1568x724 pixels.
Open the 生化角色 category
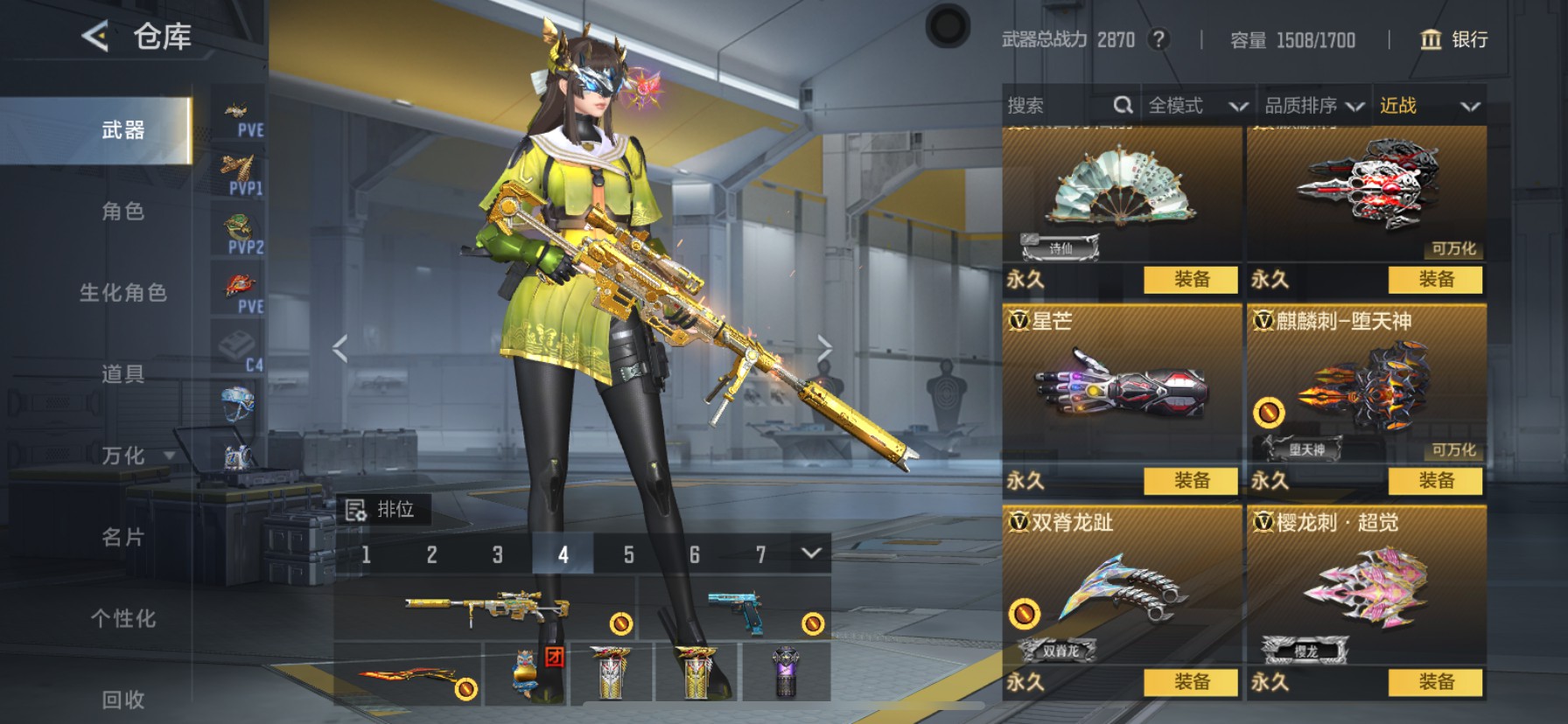pos(122,293)
